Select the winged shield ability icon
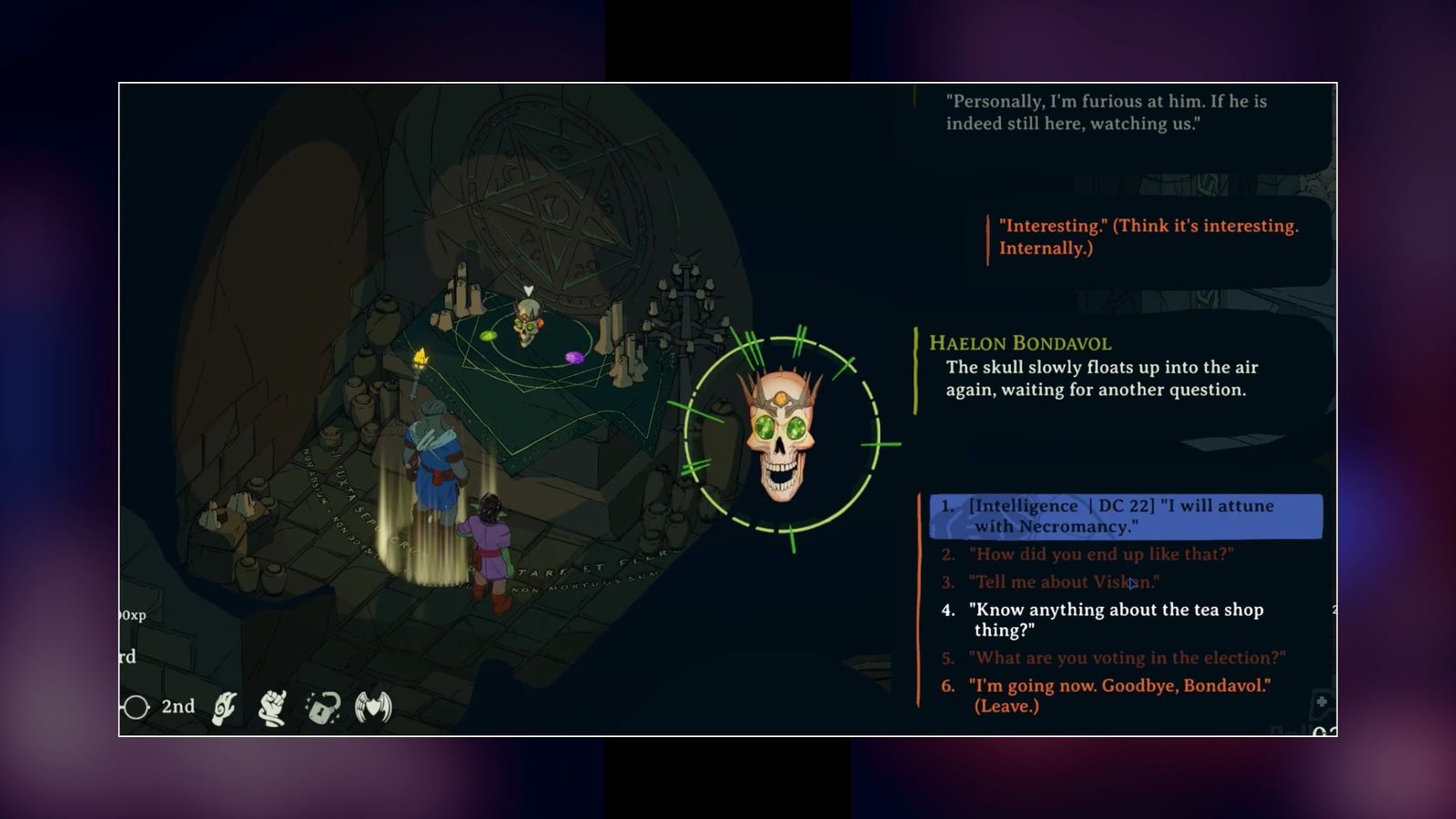 (373, 707)
